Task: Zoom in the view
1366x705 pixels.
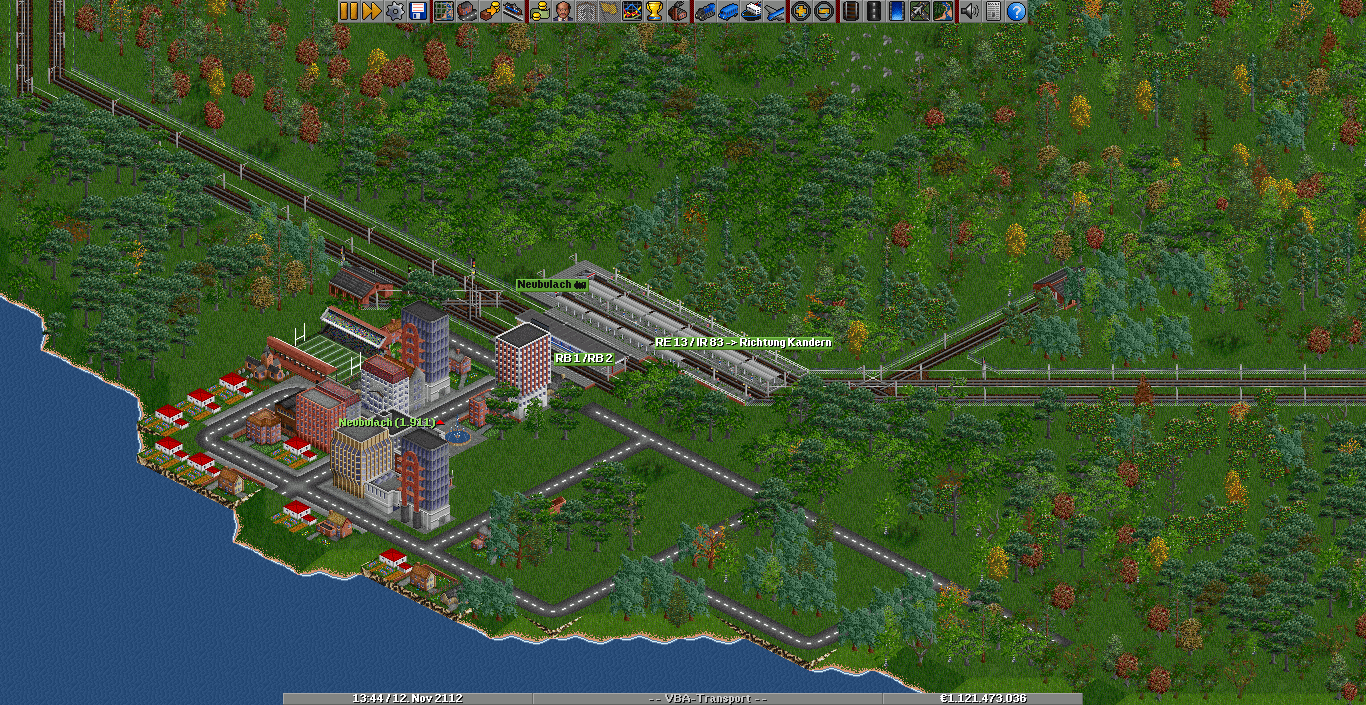Action: [801, 11]
